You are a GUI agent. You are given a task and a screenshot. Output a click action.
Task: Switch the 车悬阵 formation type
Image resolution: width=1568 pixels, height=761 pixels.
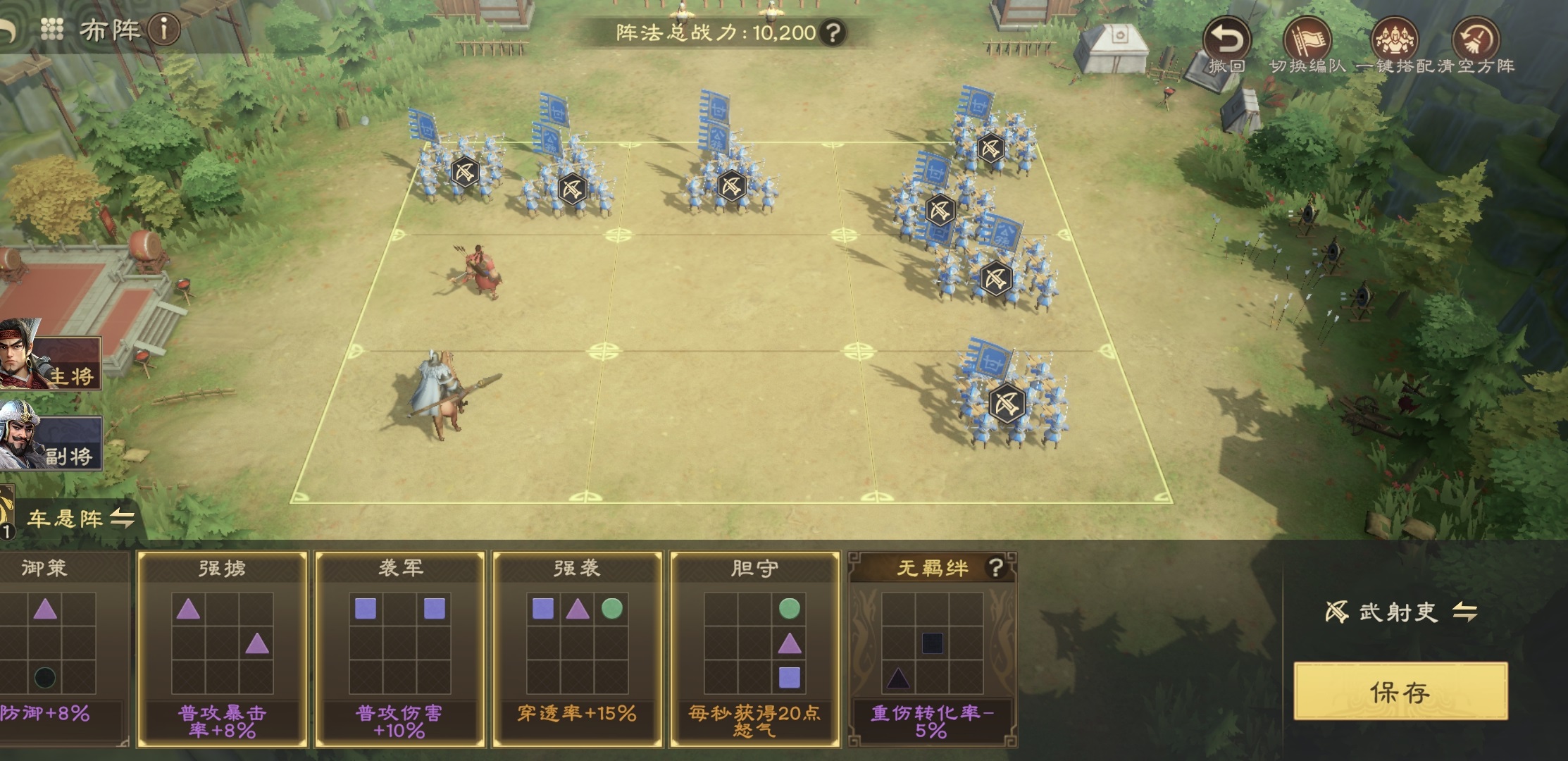(123, 519)
